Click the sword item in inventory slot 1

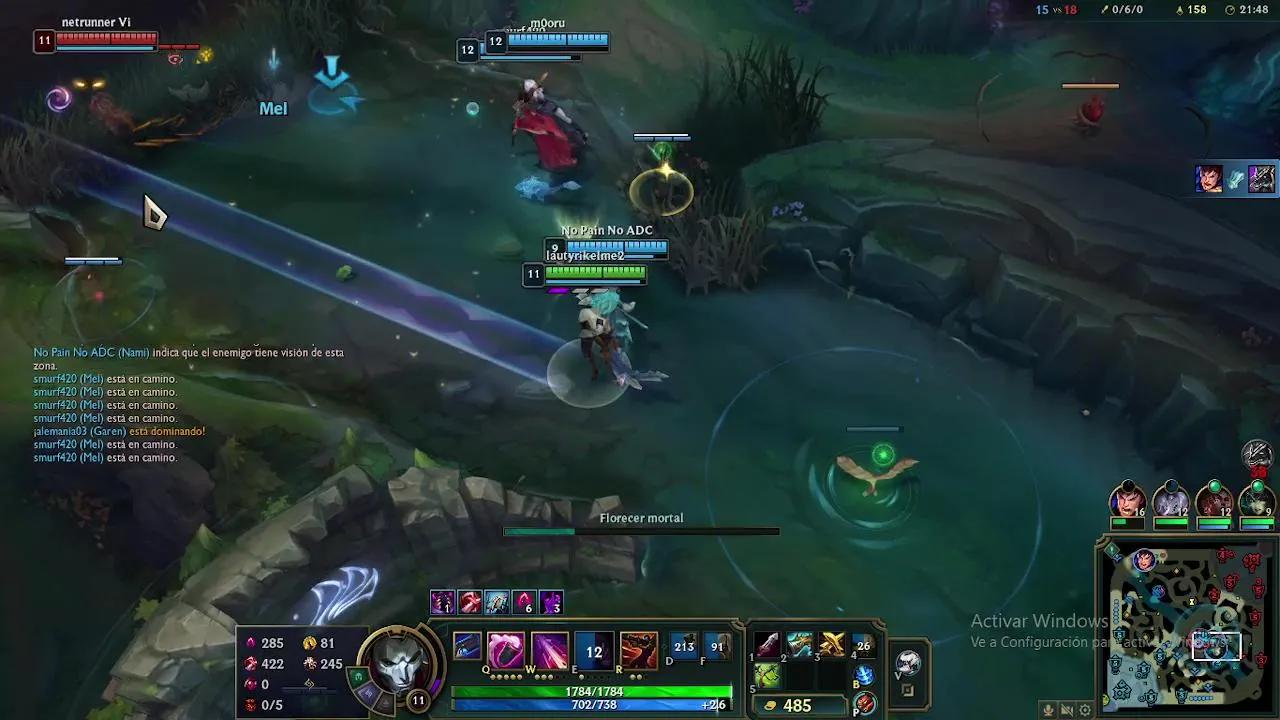pyautogui.click(x=767, y=646)
